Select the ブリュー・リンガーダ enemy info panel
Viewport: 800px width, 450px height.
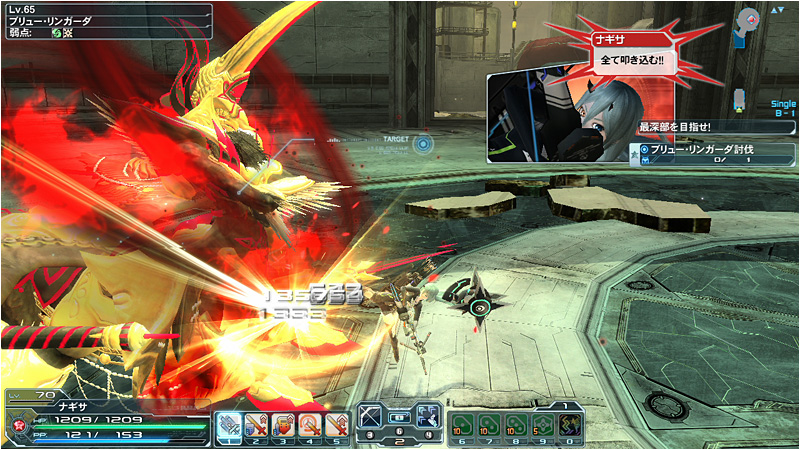tap(105, 20)
